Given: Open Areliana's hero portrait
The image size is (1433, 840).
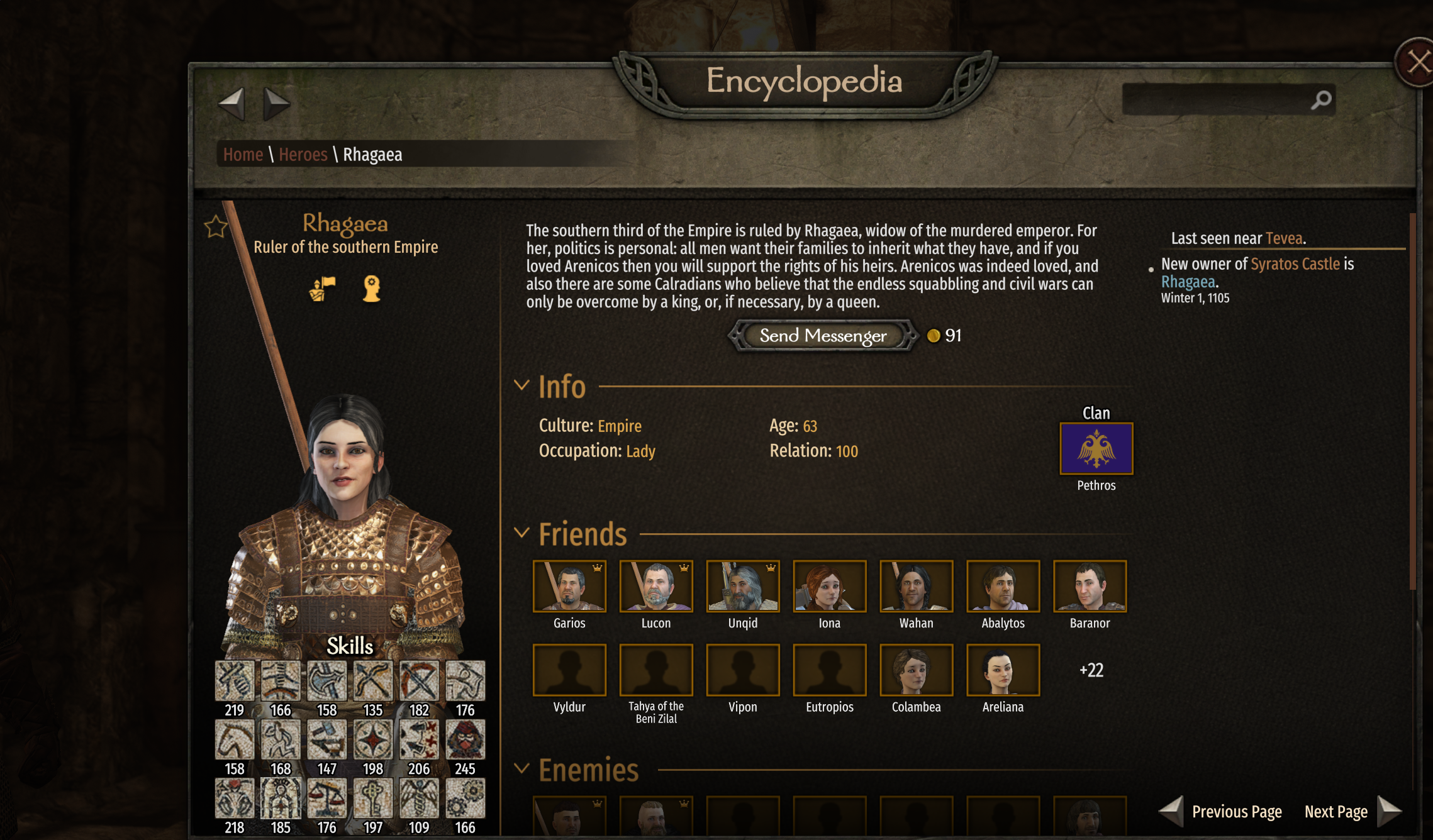Looking at the screenshot, I should [x=1003, y=670].
